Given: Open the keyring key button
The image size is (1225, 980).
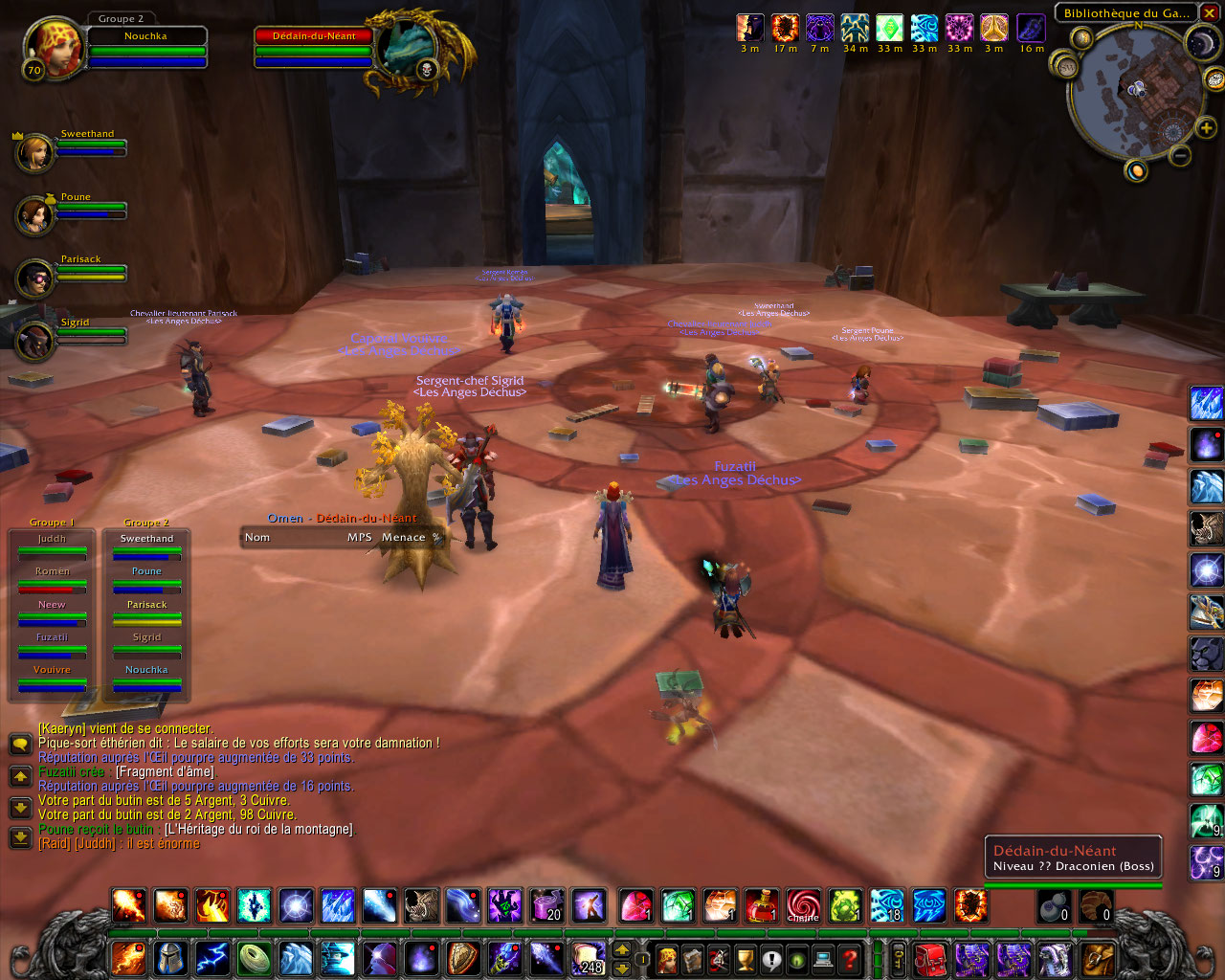Looking at the screenshot, I should (899, 958).
